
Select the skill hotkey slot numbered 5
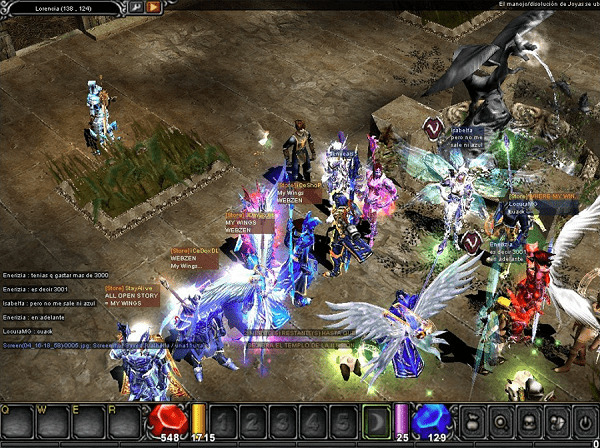[343, 422]
